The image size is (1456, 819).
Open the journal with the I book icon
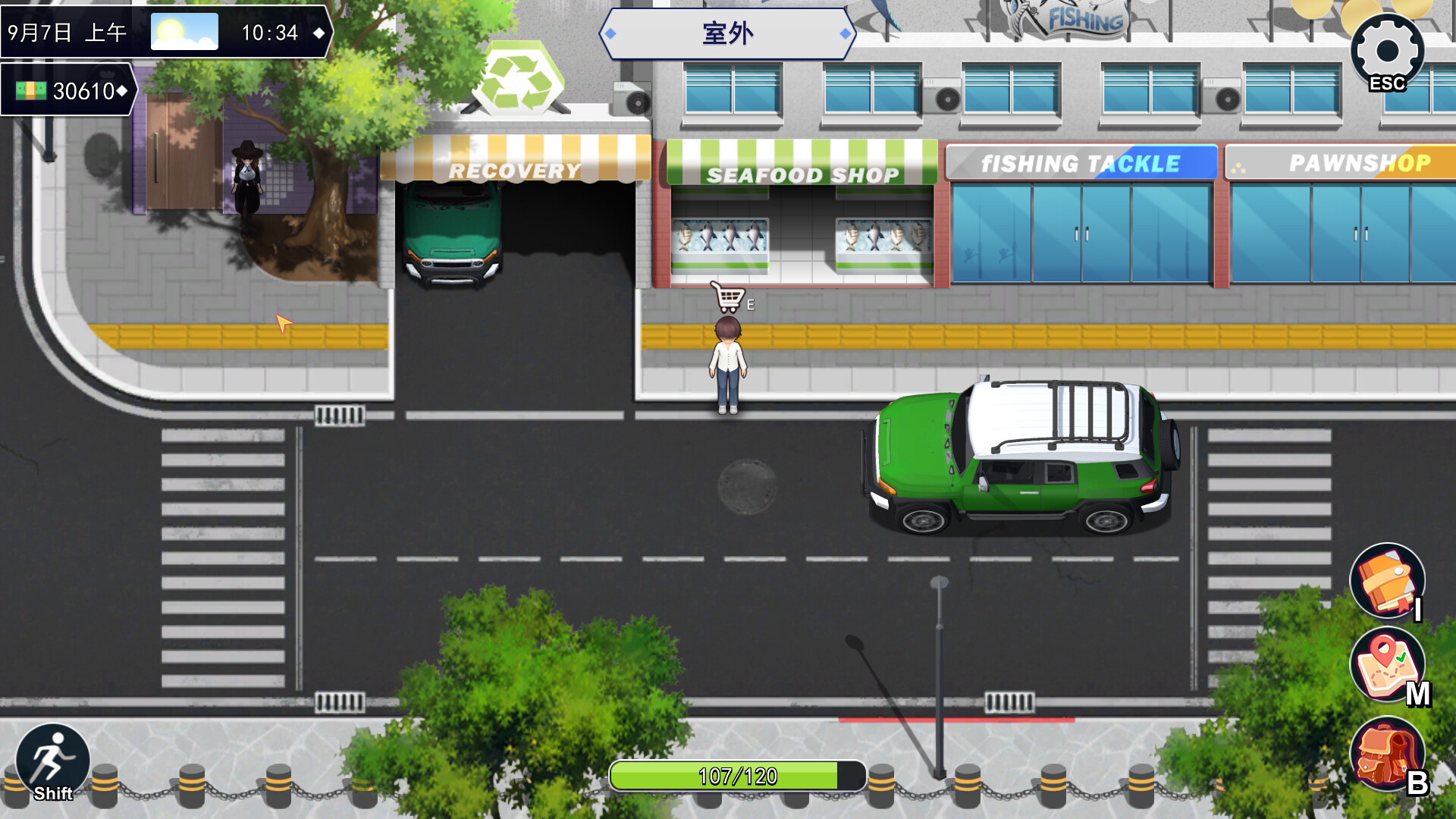click(1386, 582)
